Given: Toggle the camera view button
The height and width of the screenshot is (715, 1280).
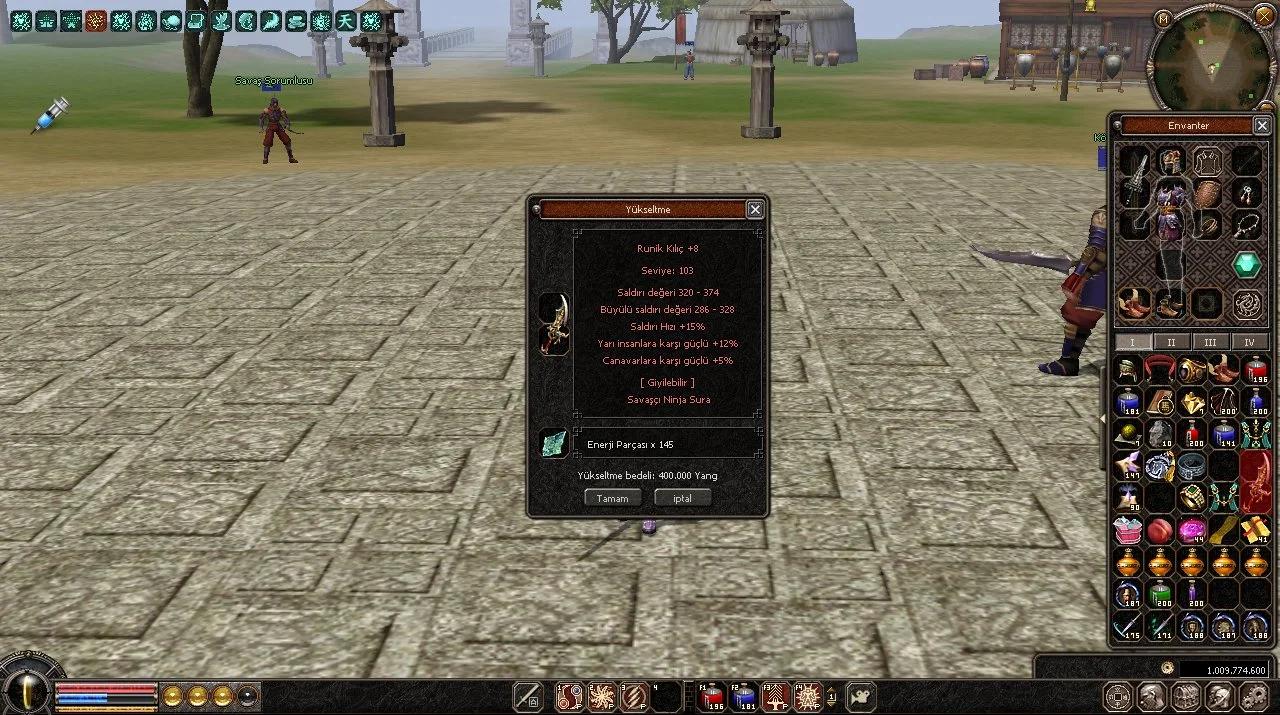Looking at the screenshot, I should click(860, 696).
